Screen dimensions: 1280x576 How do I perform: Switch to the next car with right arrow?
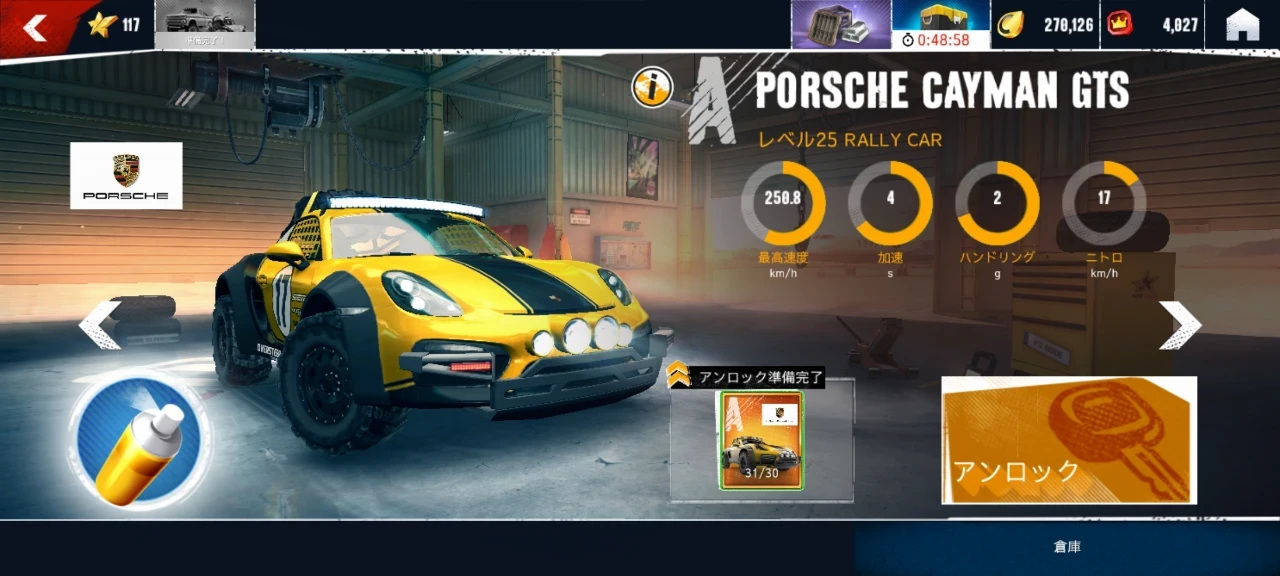point(1179,325)
